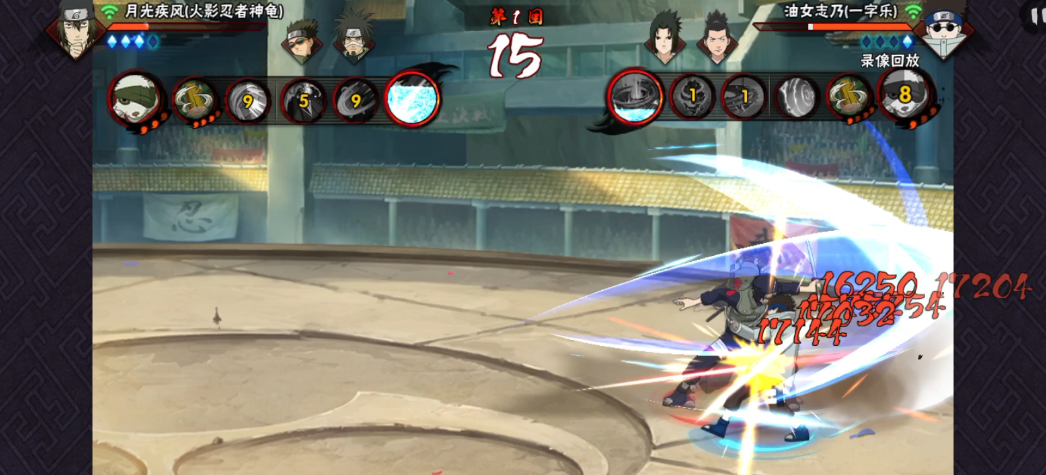
Task: Use 月光疾风's log substitution scroll icon
Action: [x=194, y=99]
